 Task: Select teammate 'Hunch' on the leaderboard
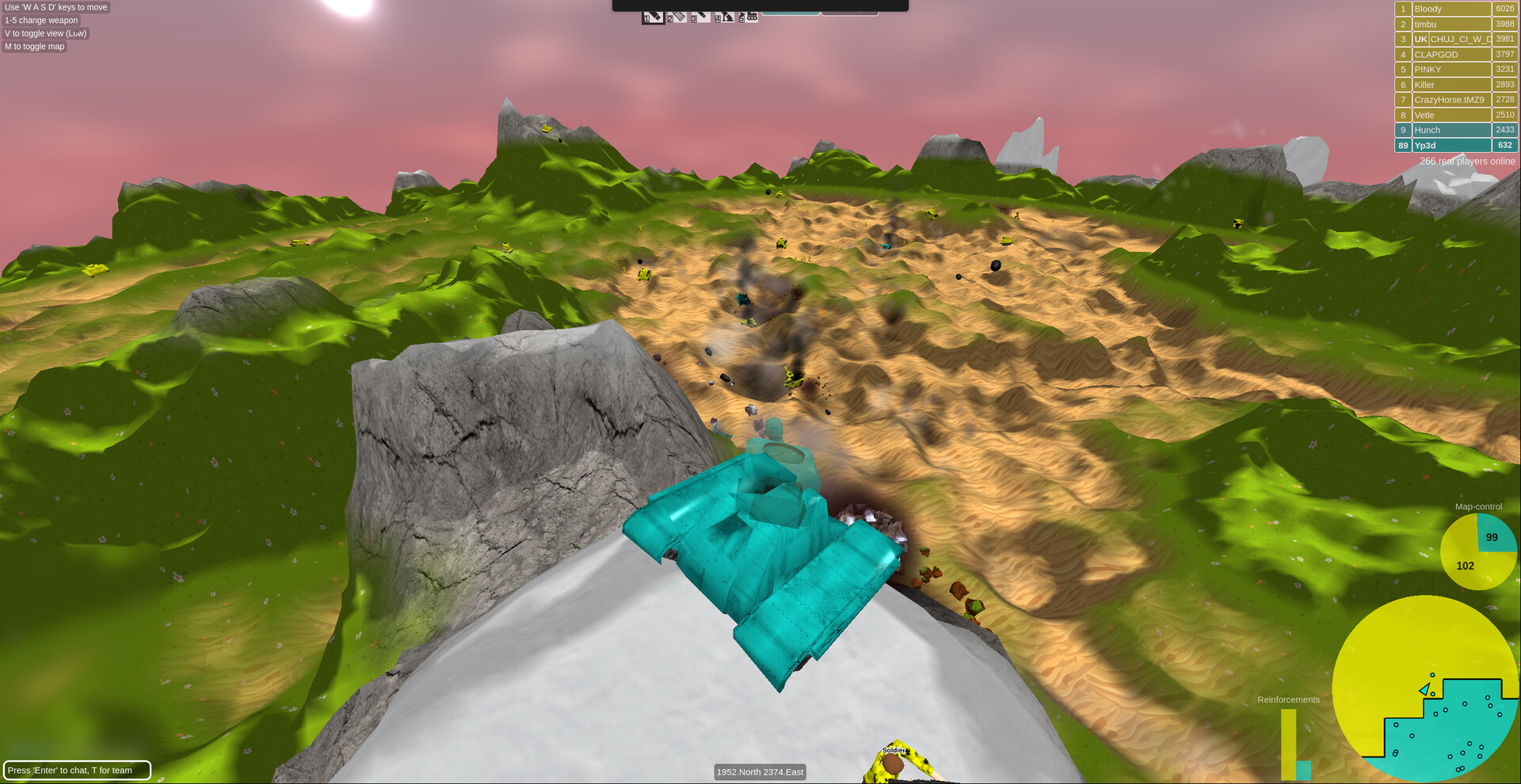click(x=1450, y=130)
